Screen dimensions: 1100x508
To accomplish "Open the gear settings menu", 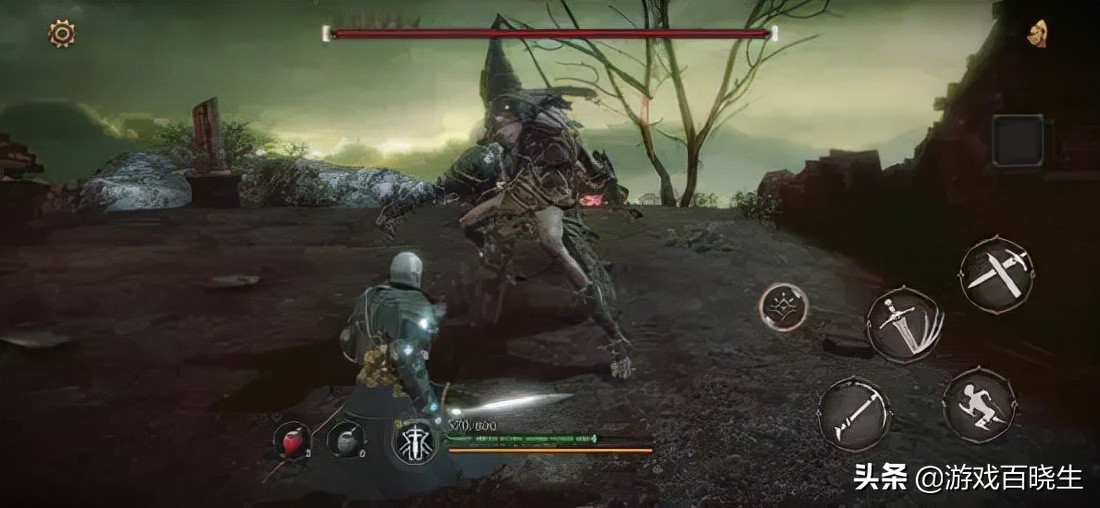I will (62, 34).
